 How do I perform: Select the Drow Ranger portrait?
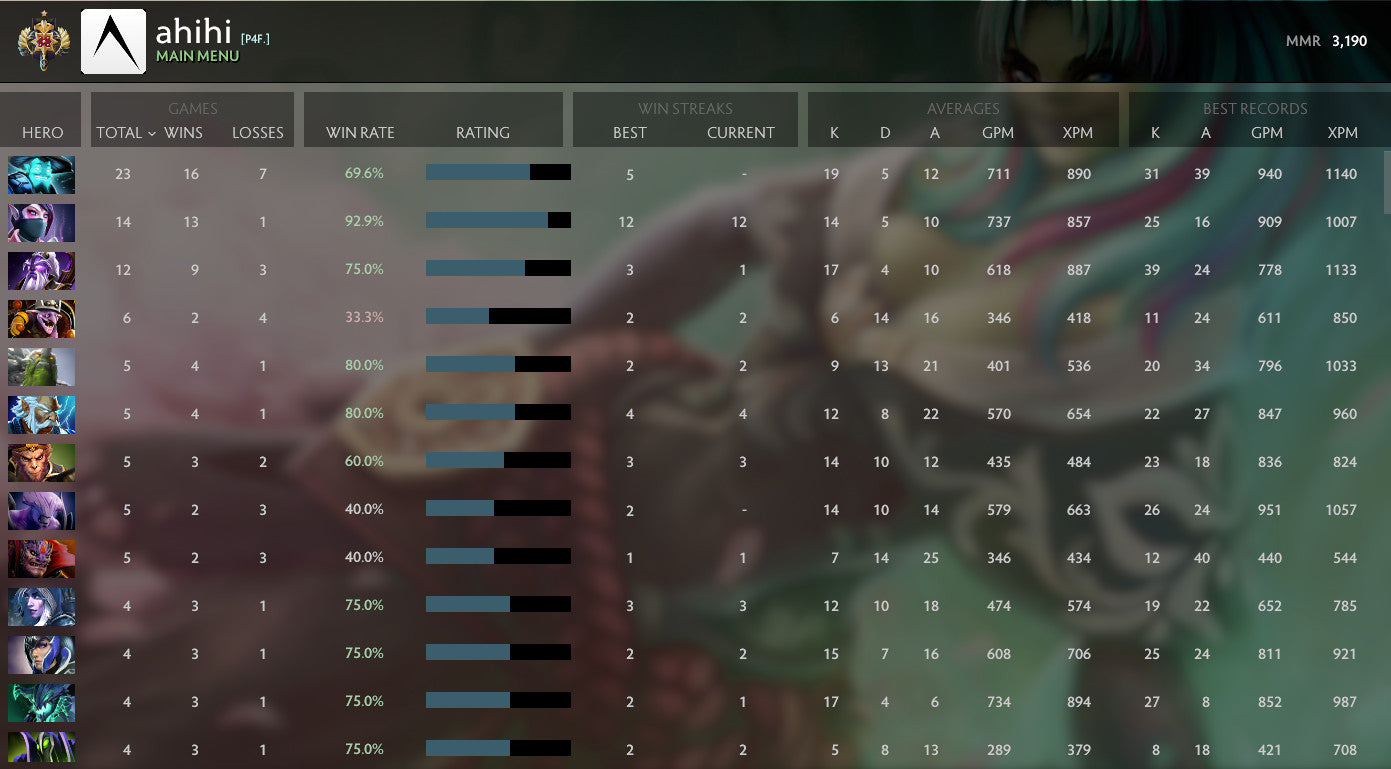click(x=41, y=606)
